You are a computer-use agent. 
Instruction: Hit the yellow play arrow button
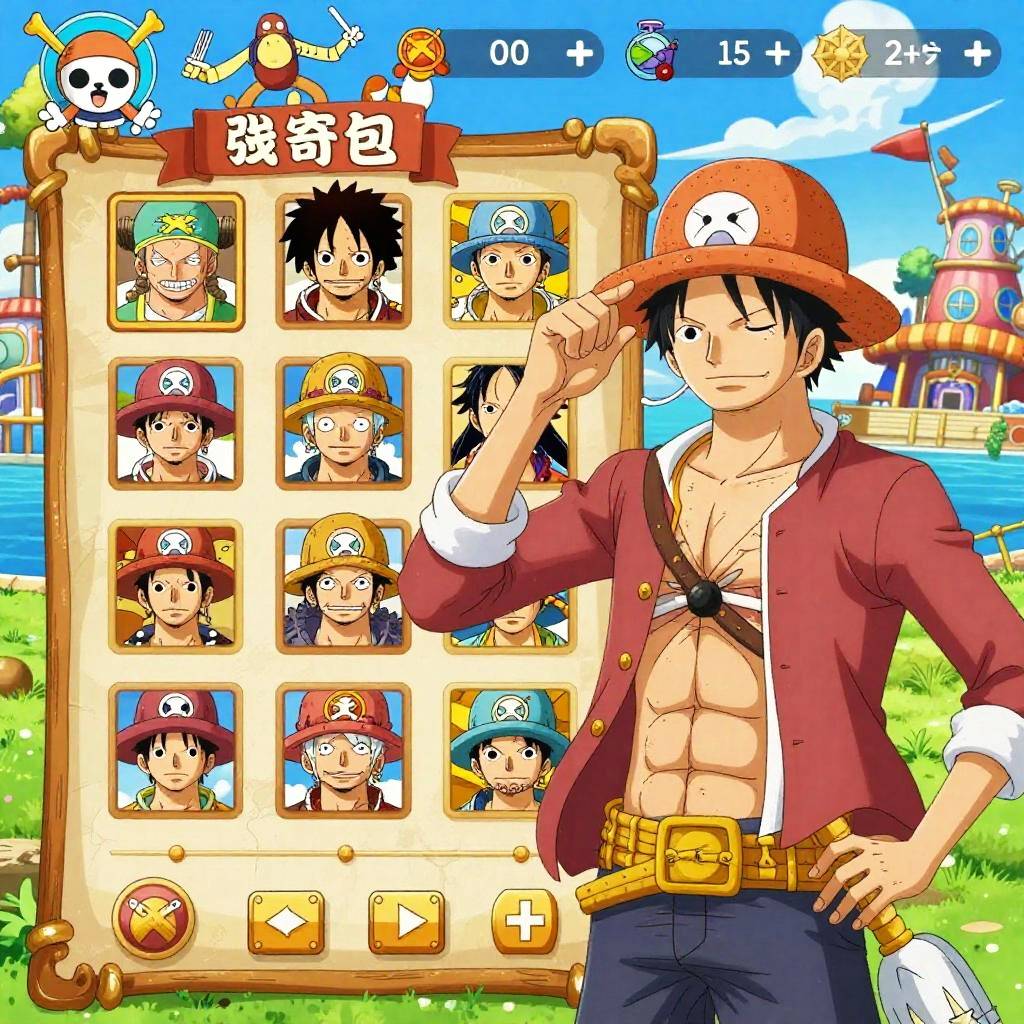(x=406, y=921)
